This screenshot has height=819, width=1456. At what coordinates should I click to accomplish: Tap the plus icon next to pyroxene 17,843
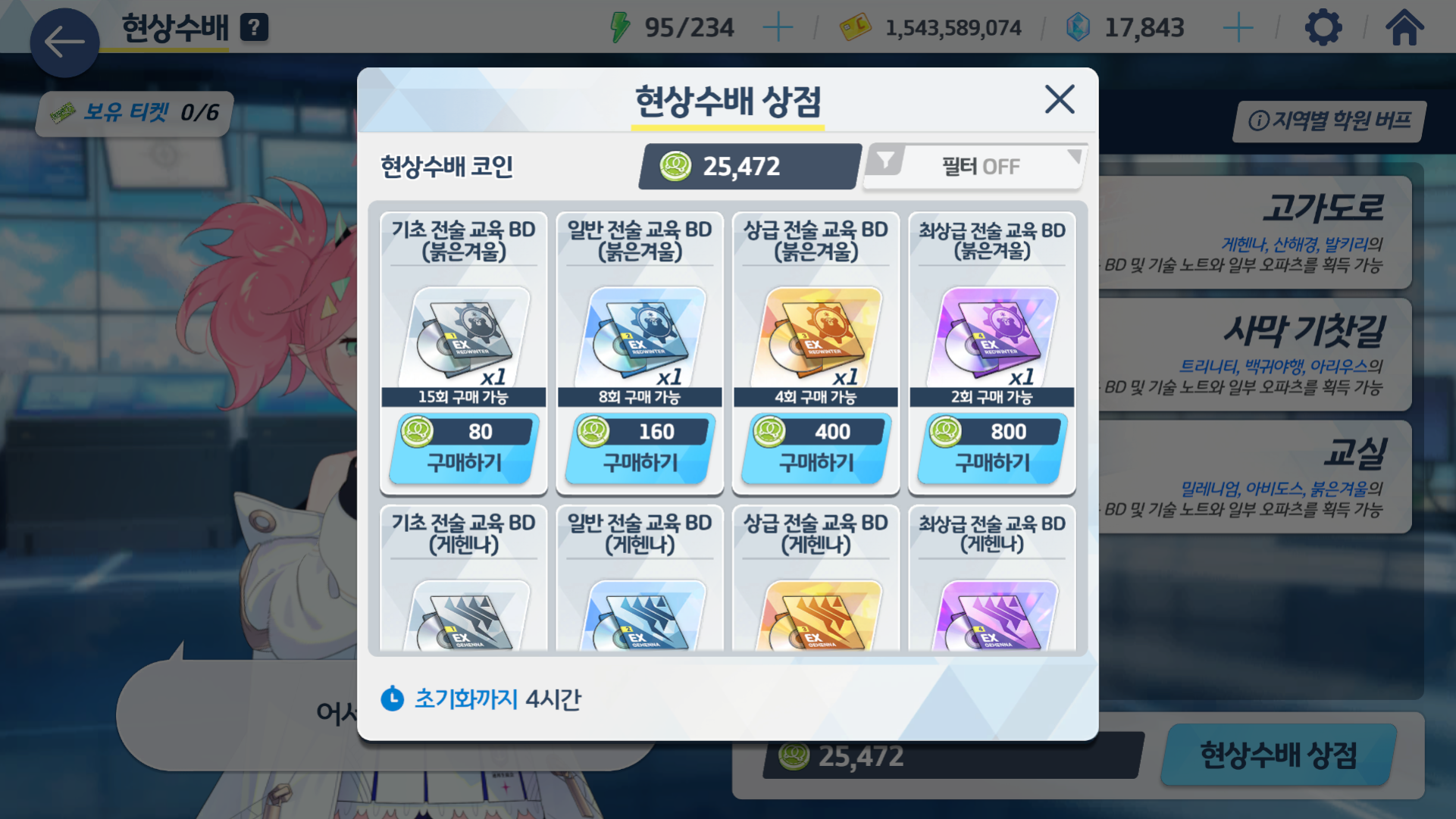1237,27
